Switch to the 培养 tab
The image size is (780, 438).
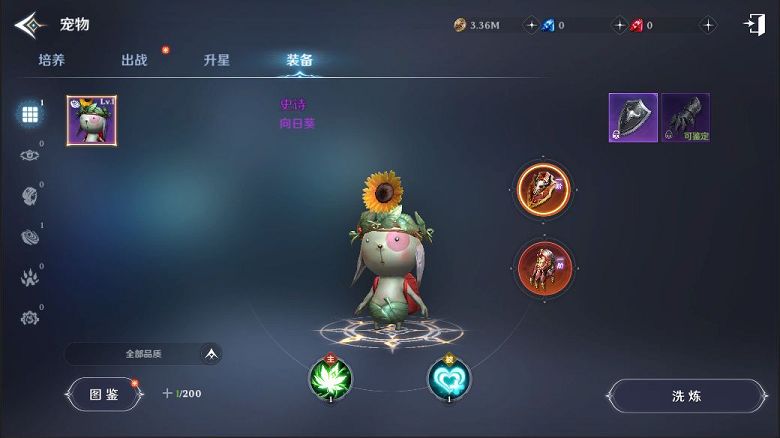tap(52, 60)
